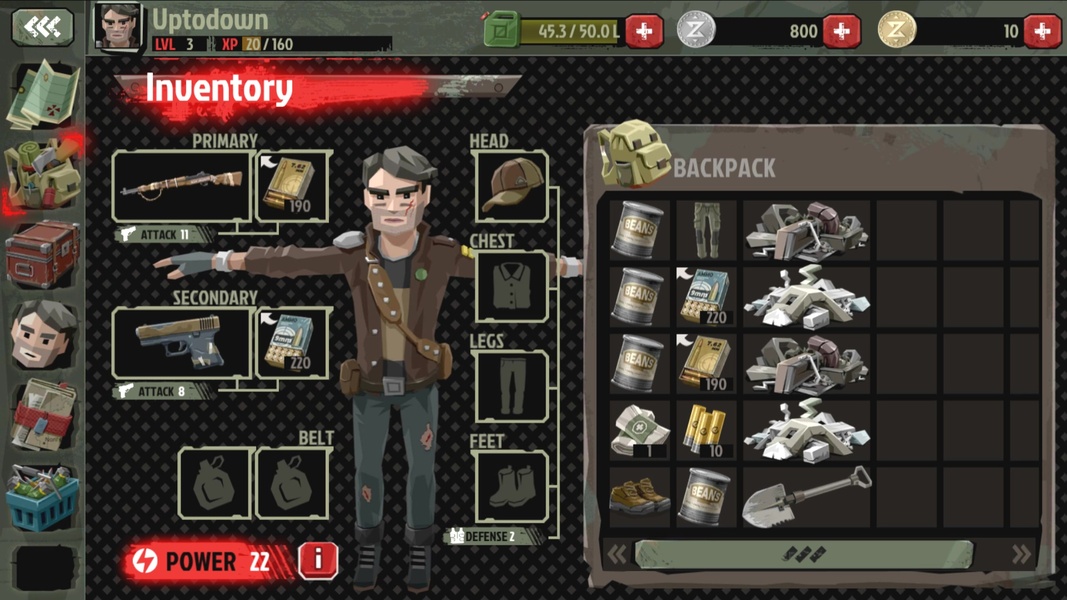Go to the next backpack page
The height and width of the screenshot is (600, 1067).
click(1021, 554)
